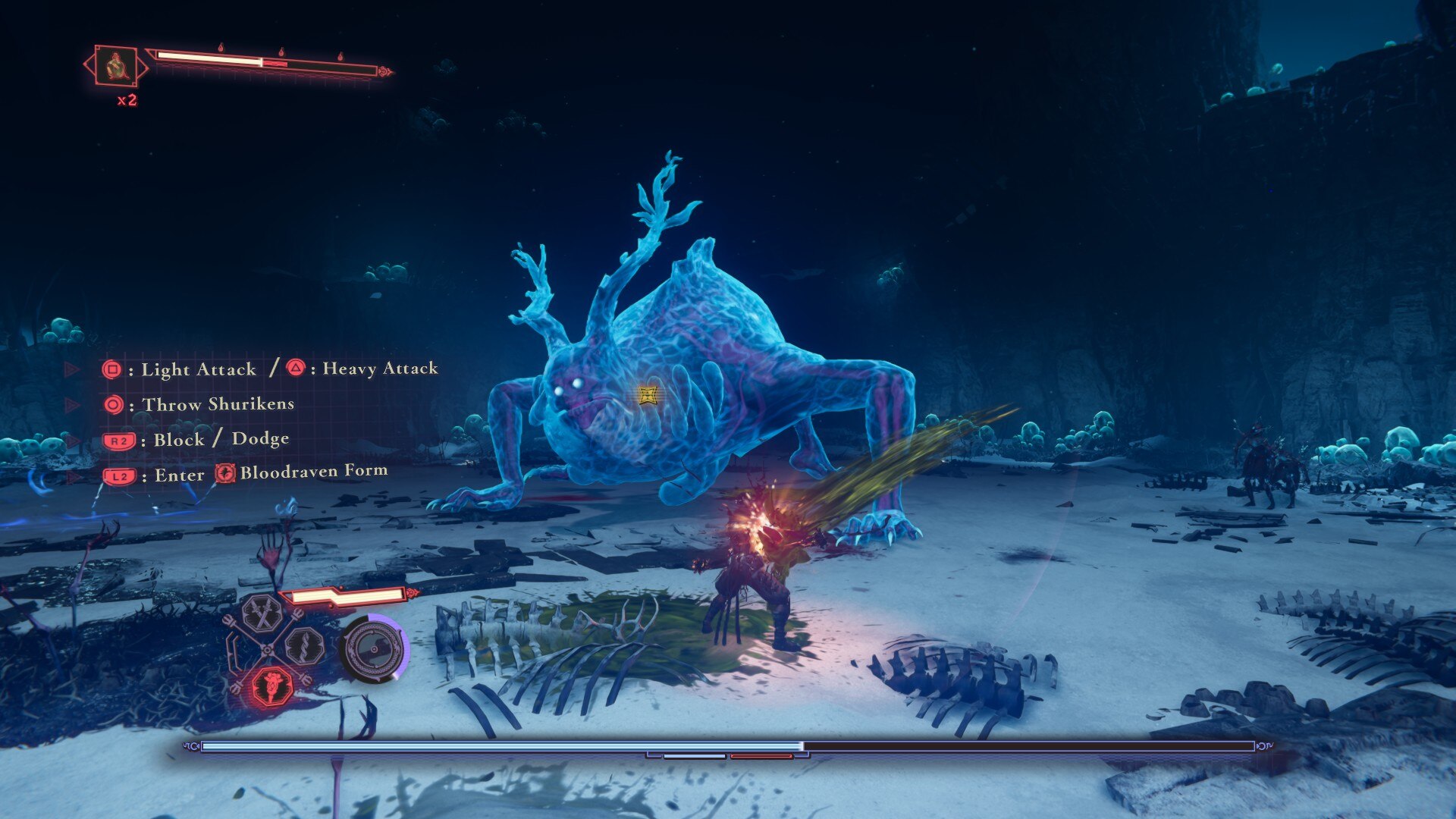Select the healing potion flask slot

pos(116,67)
